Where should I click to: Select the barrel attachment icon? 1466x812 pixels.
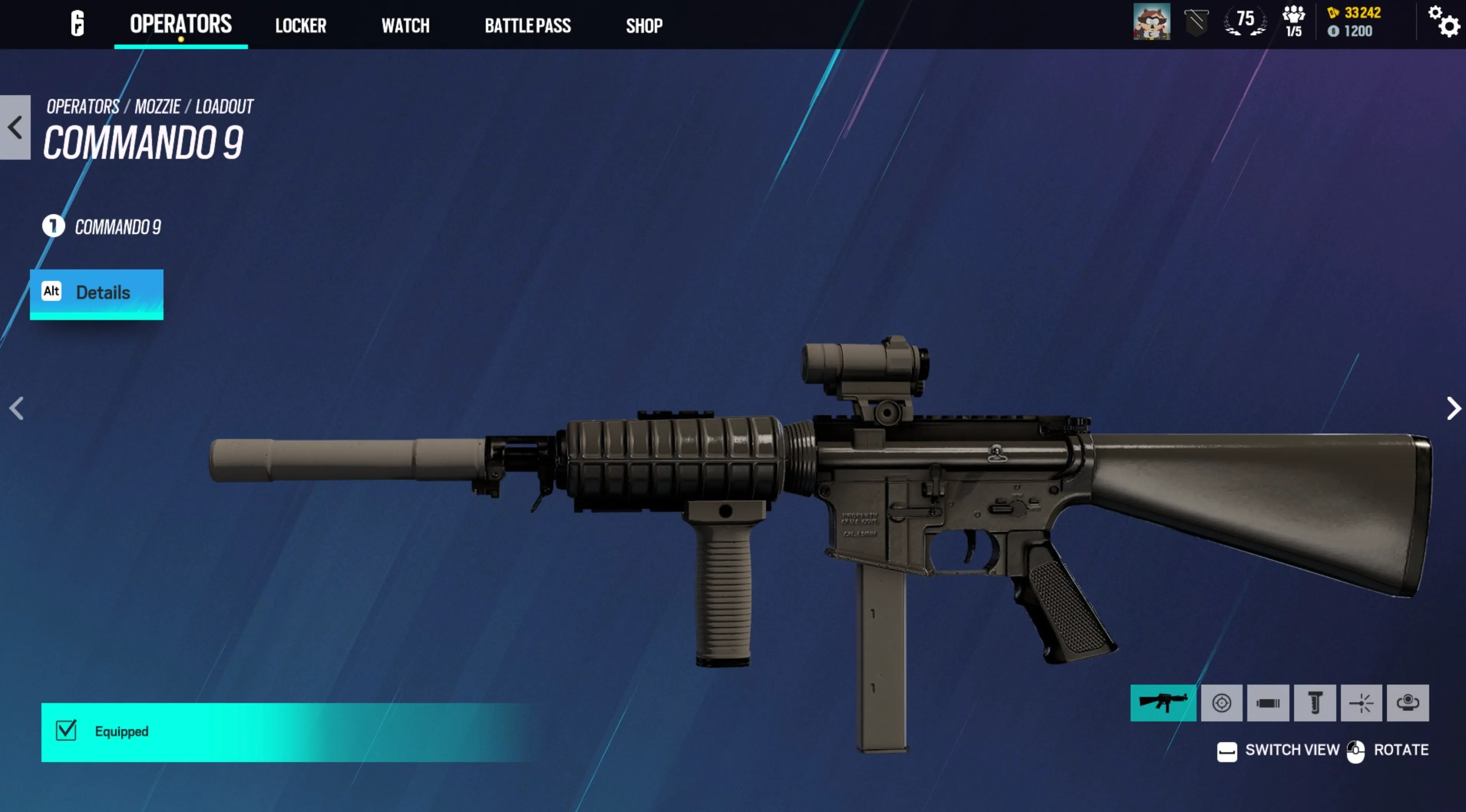coord(1268,703)
